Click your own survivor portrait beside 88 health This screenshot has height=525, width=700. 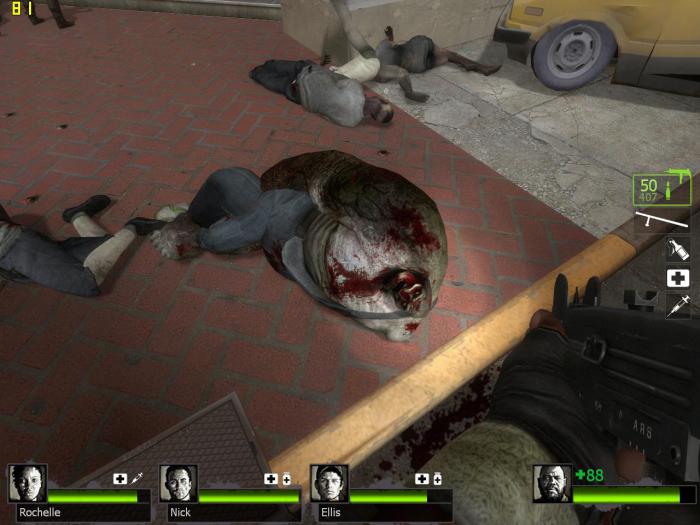(x=551, y=483)
